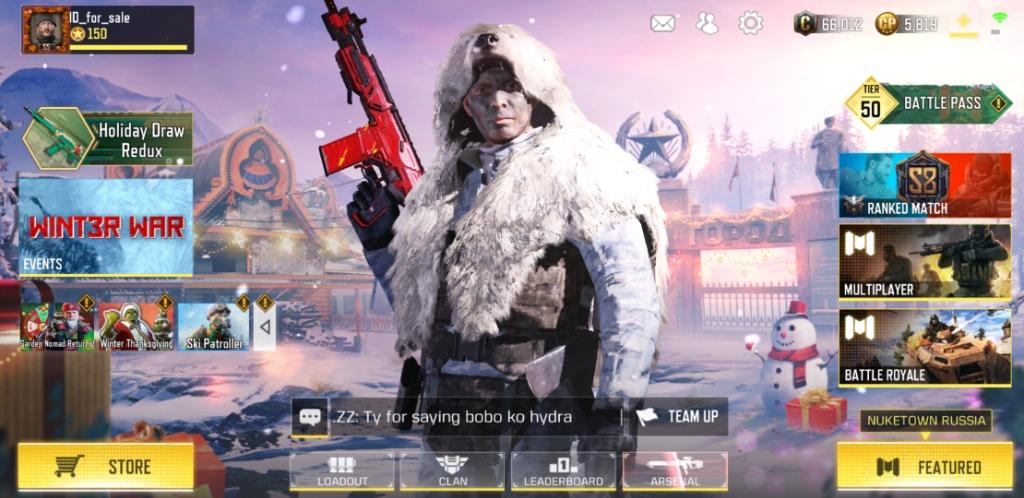The image size is (1024, 498).
Task: Select Battle Royale mode
Action: tap(924, 348)
